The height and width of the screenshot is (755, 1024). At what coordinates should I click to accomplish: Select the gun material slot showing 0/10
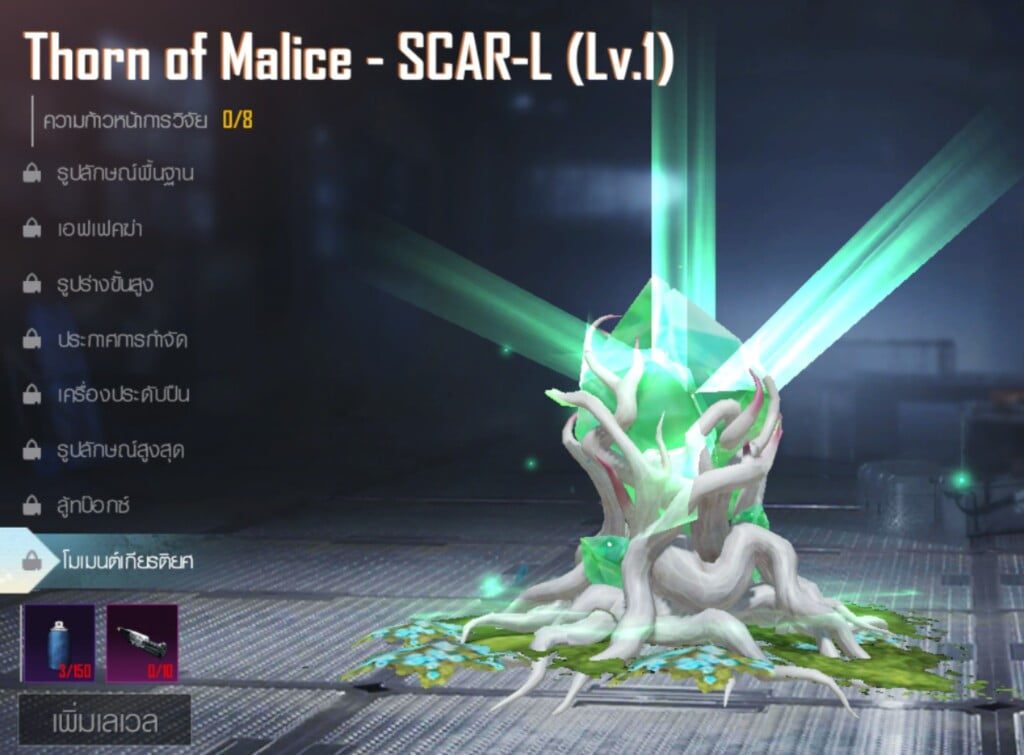tap(142, 642)
